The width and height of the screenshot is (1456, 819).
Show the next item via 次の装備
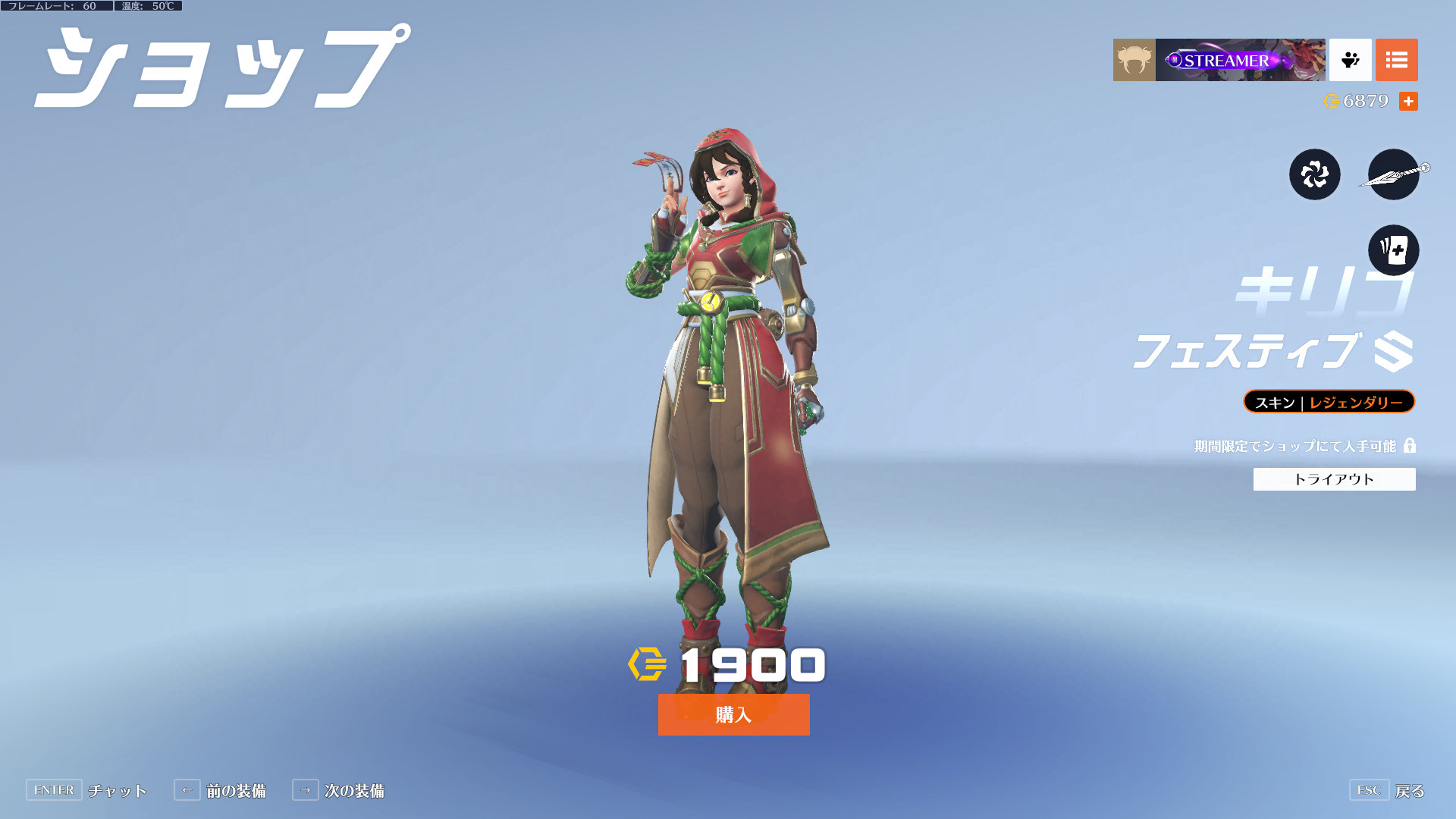(353, 791)
